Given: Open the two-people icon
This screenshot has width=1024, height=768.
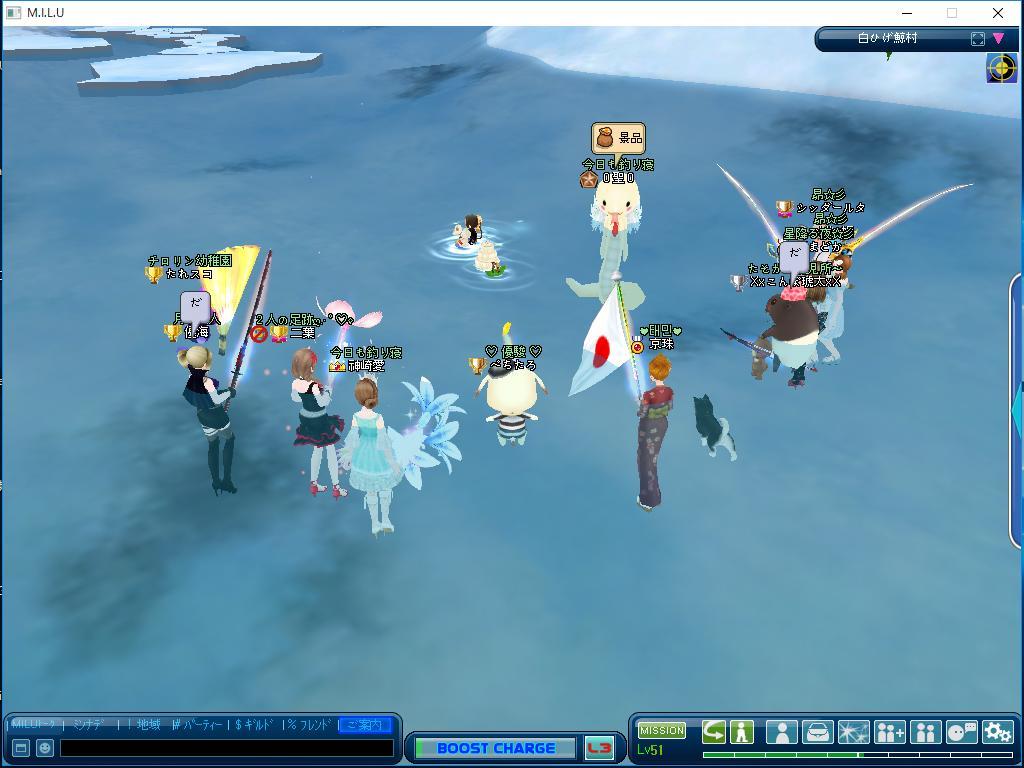Looking at the screenshot, I should (x=925, y=732).
